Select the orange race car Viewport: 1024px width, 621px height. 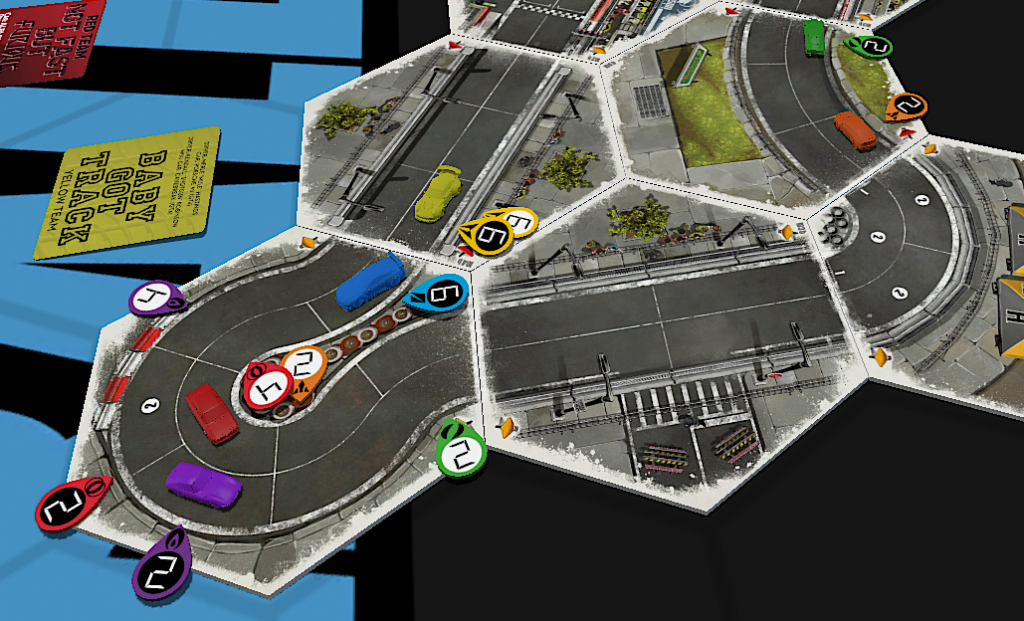[855, 130]
